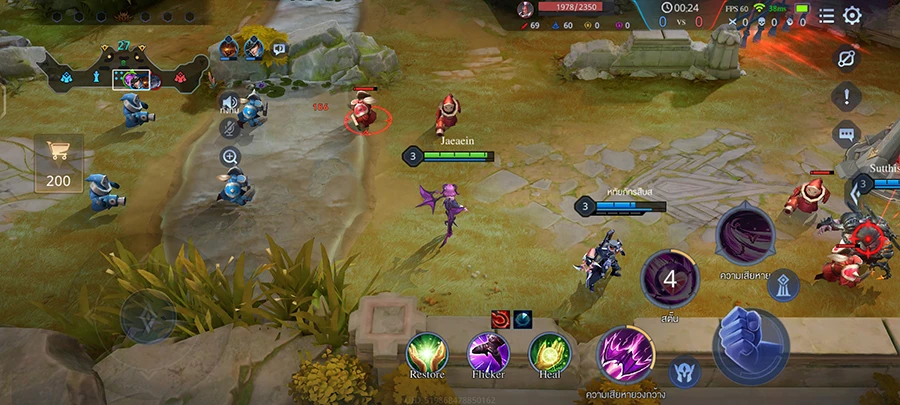The width and height of the screenshot is (900, 405).
Task: Target minions with the helmet button
Action: (685, 371)
